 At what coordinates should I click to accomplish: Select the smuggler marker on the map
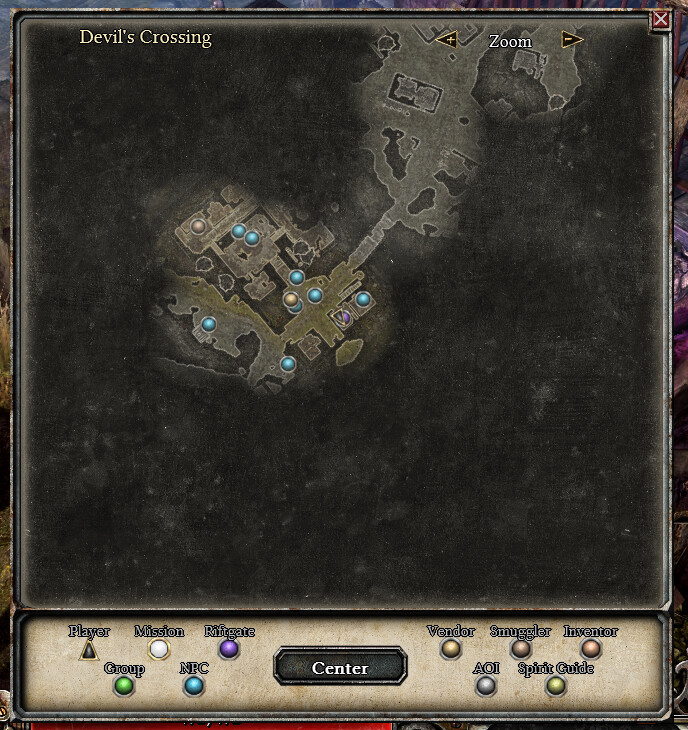(198, 227)
